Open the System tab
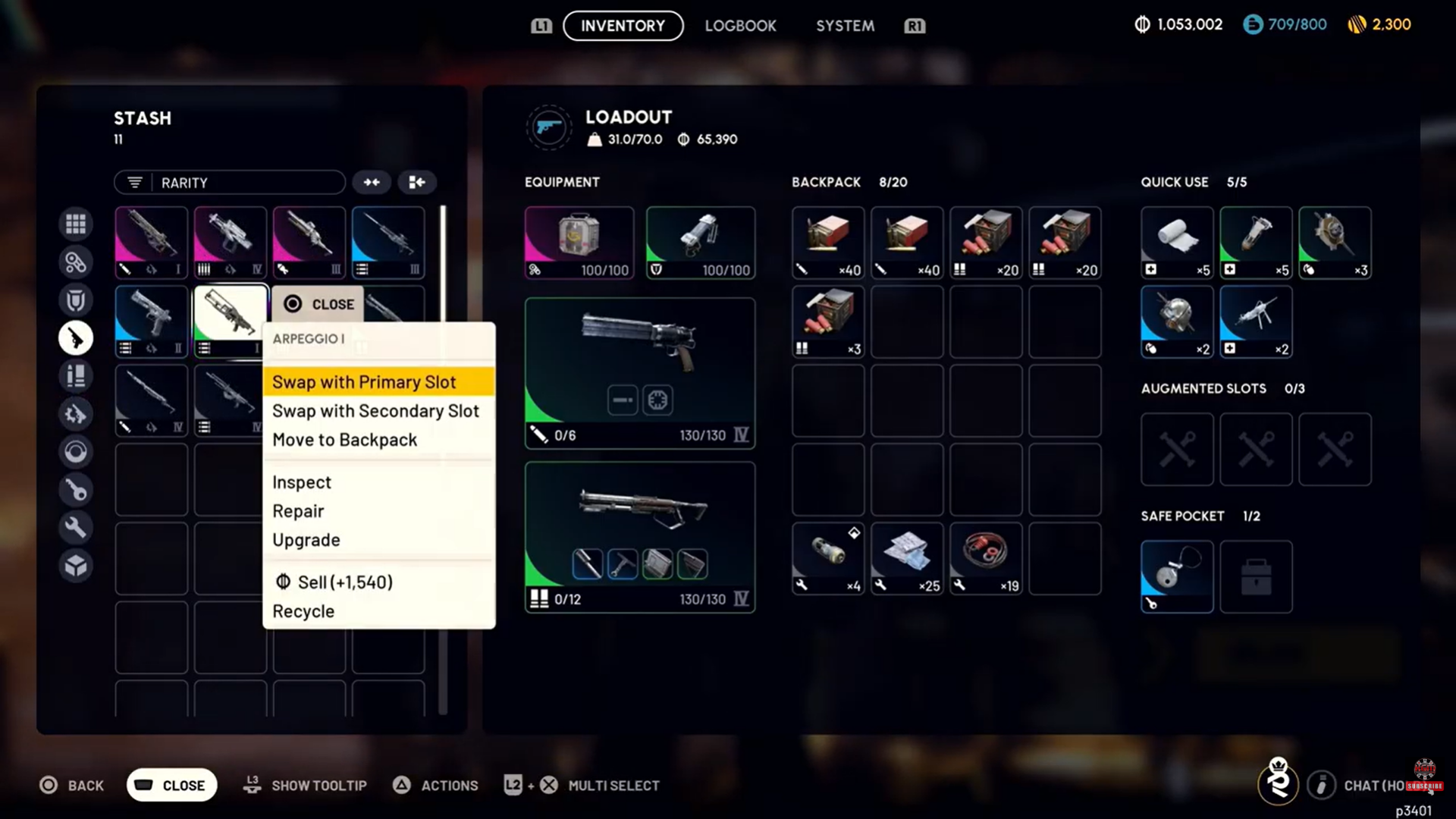1456x819 pixels. pos(845,26)
